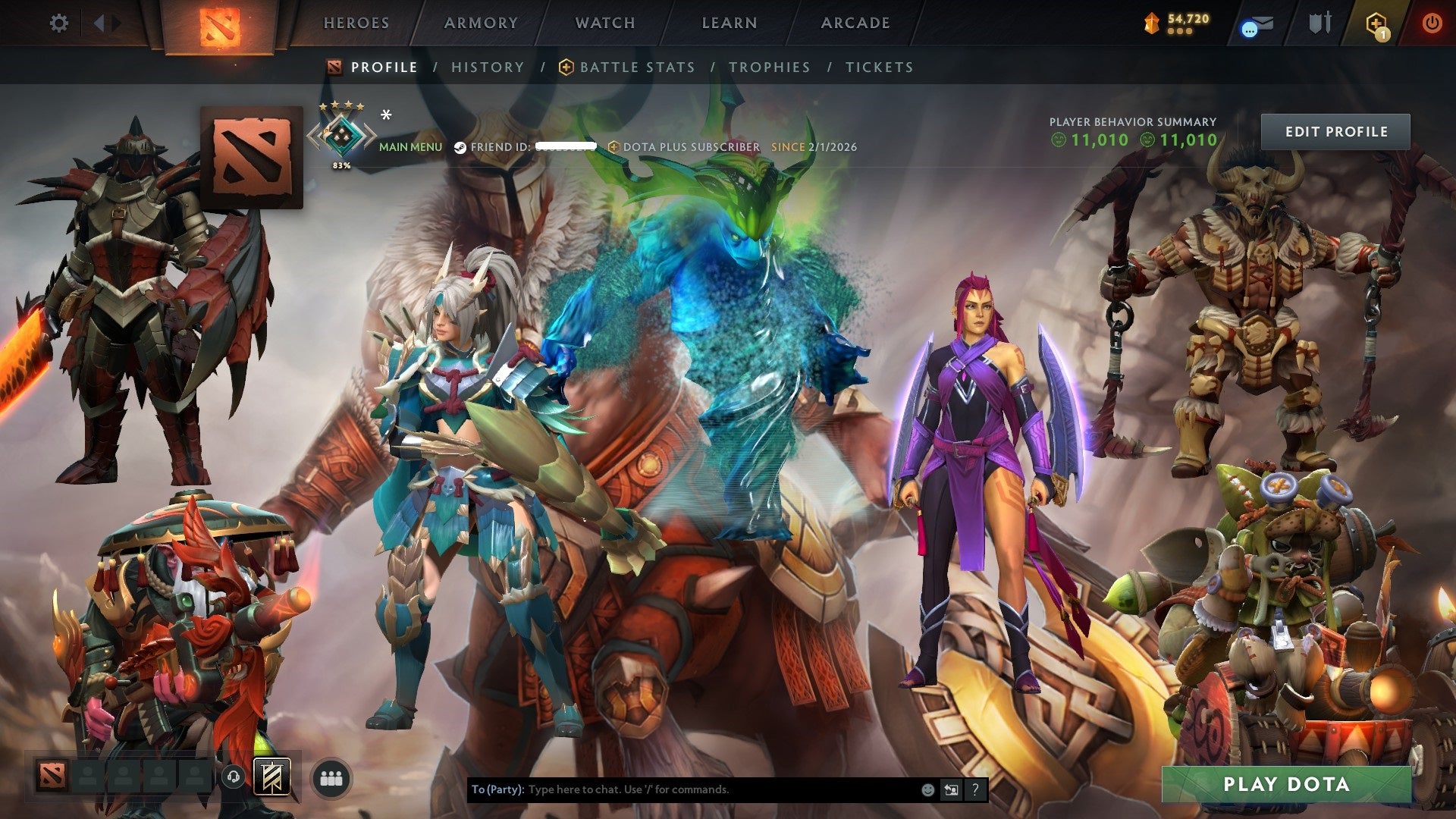Open the WATCH menu
This screenshot has width=1456, height=819.
[604, 23]
